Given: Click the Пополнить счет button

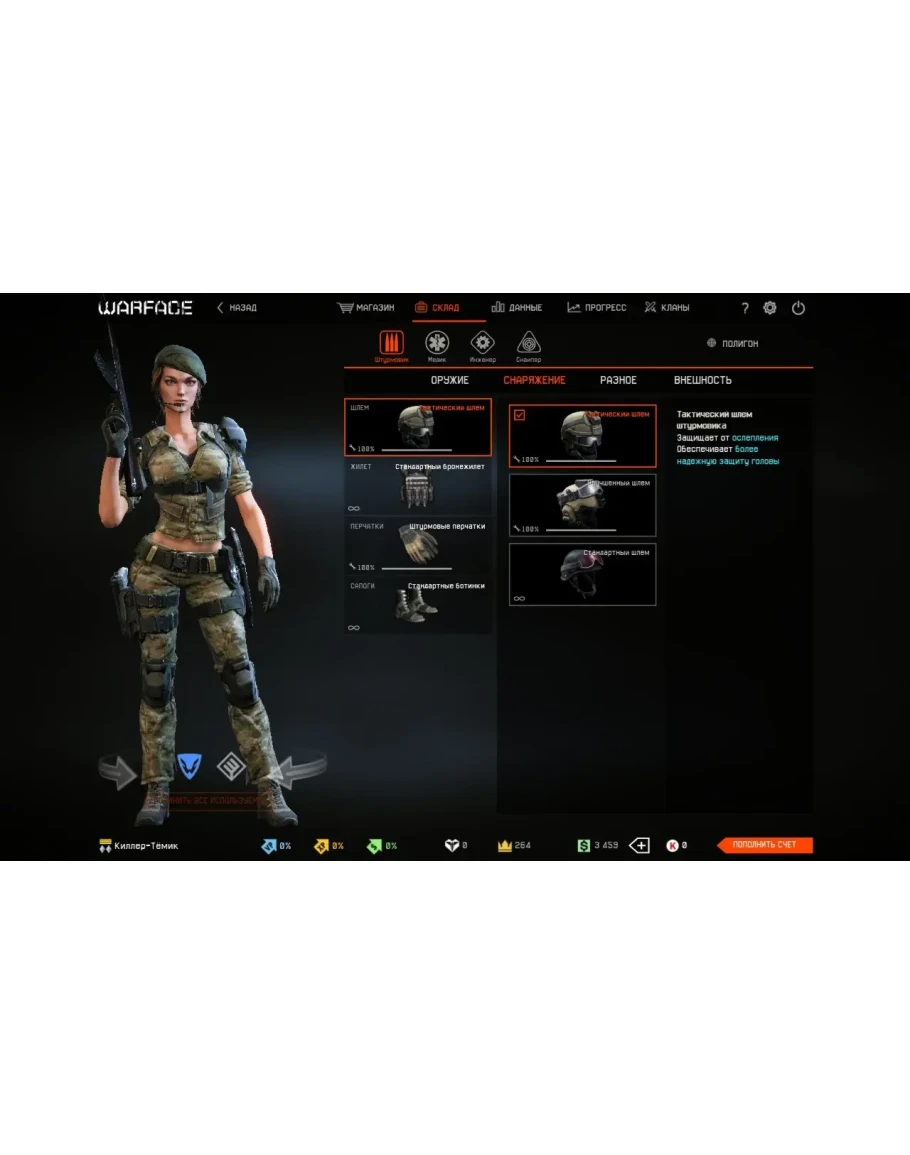Looking at the screenshot, I should tap(765, 845).
